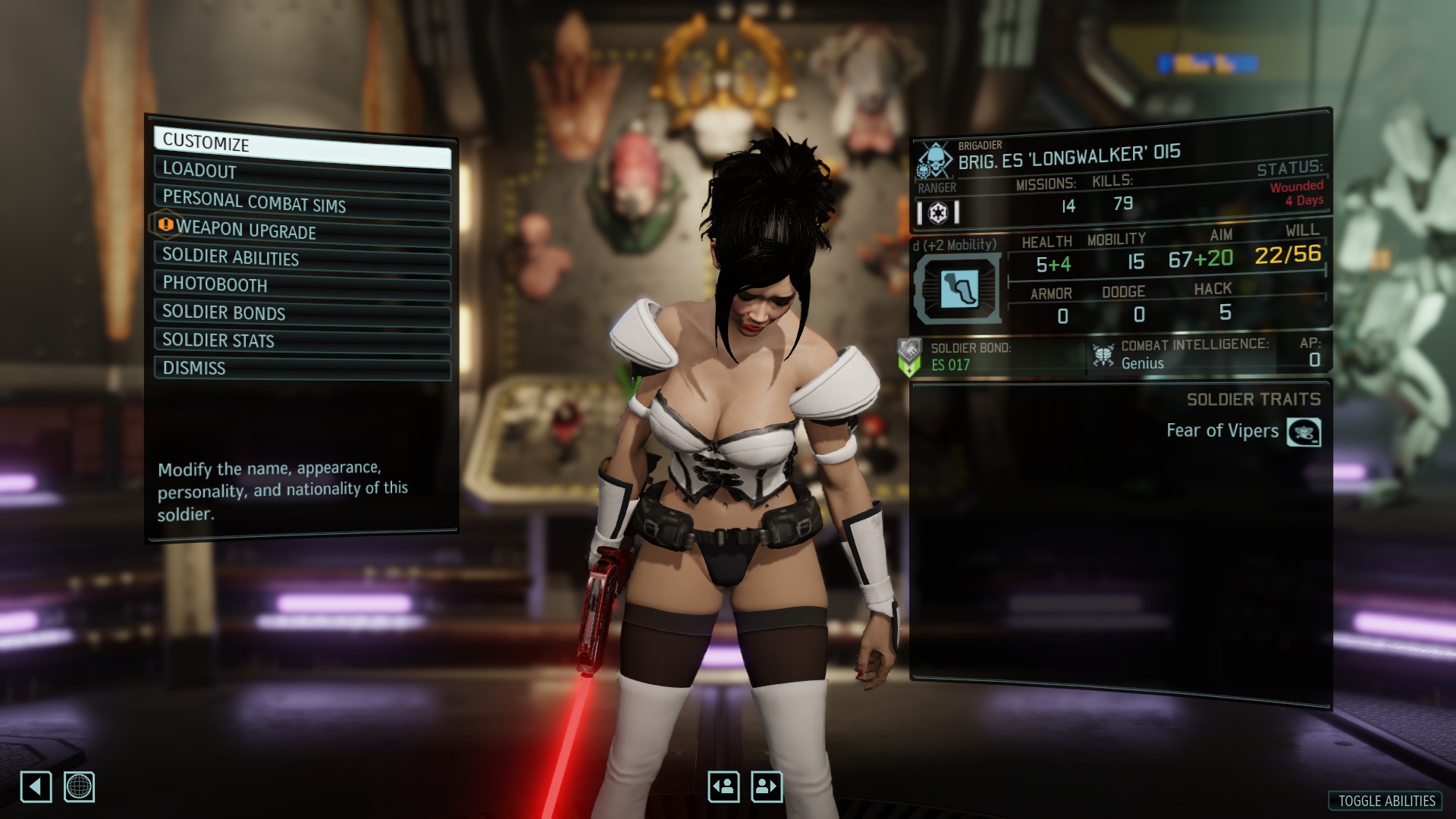Screen dimensions: 1456x819
Task: Click the soldier bond ES 017 icon
Action: [x=909, y=357]
